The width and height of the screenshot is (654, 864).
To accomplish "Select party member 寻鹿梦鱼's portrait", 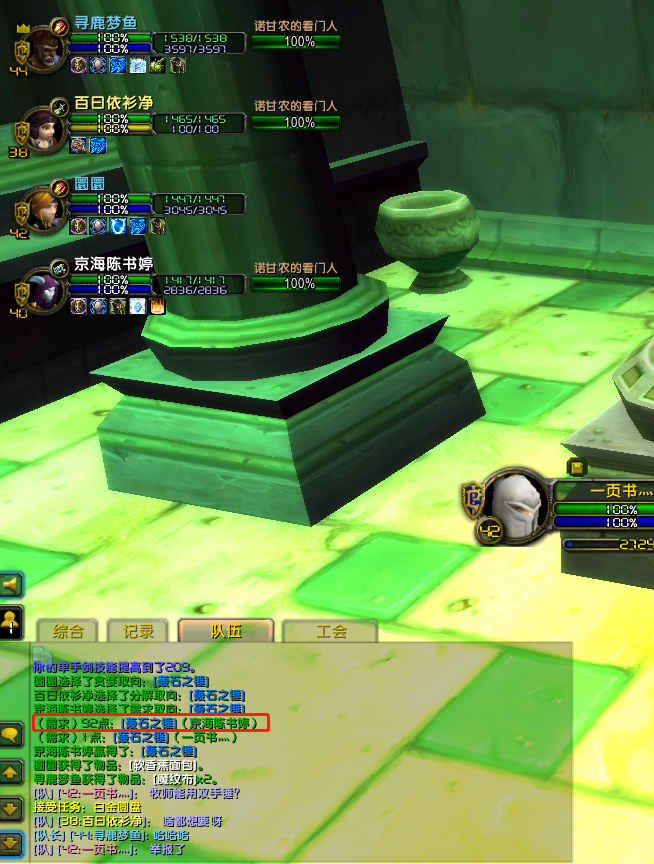I will [x=40, y=47].
